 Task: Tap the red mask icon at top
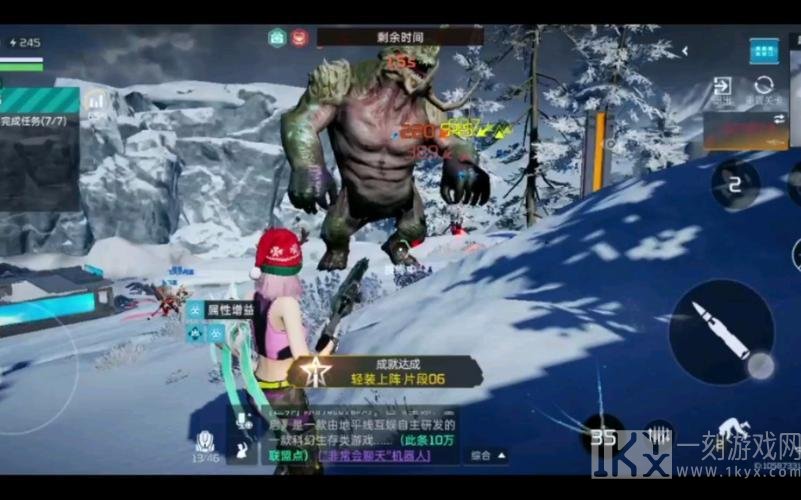(x=299, y=38)
